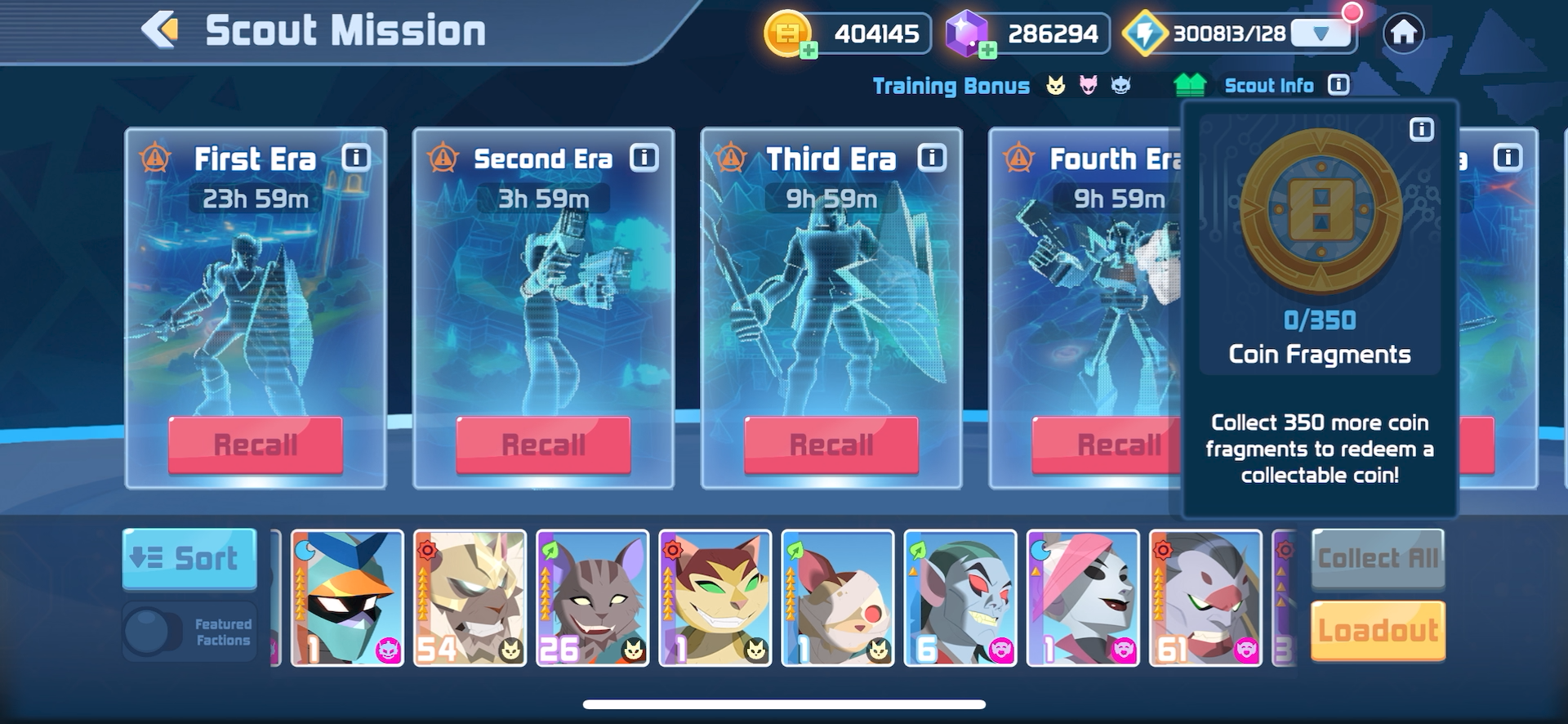Open the energy dropdown arrow

click(x=1321, y=34)
